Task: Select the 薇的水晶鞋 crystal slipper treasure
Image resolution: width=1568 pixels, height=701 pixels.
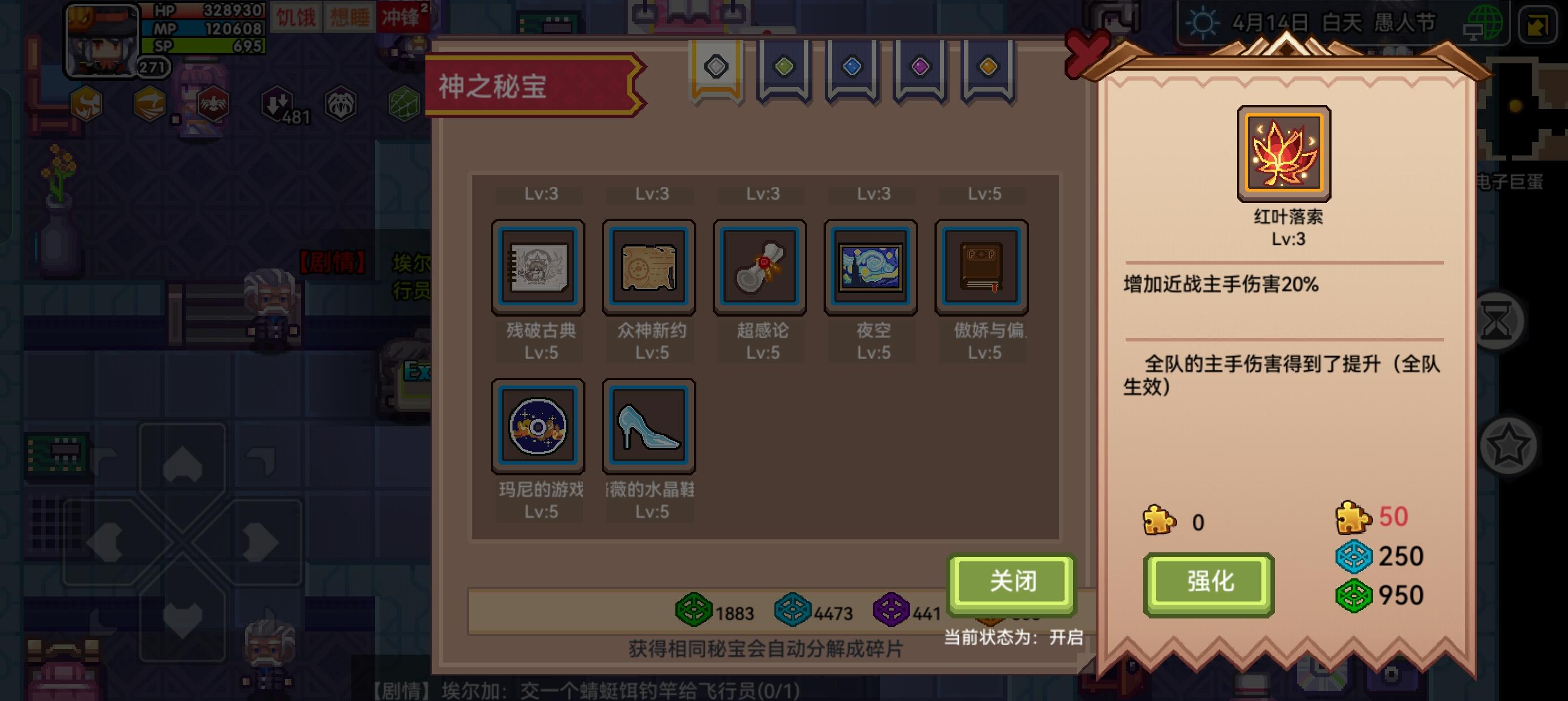Action: coord(648,425)
